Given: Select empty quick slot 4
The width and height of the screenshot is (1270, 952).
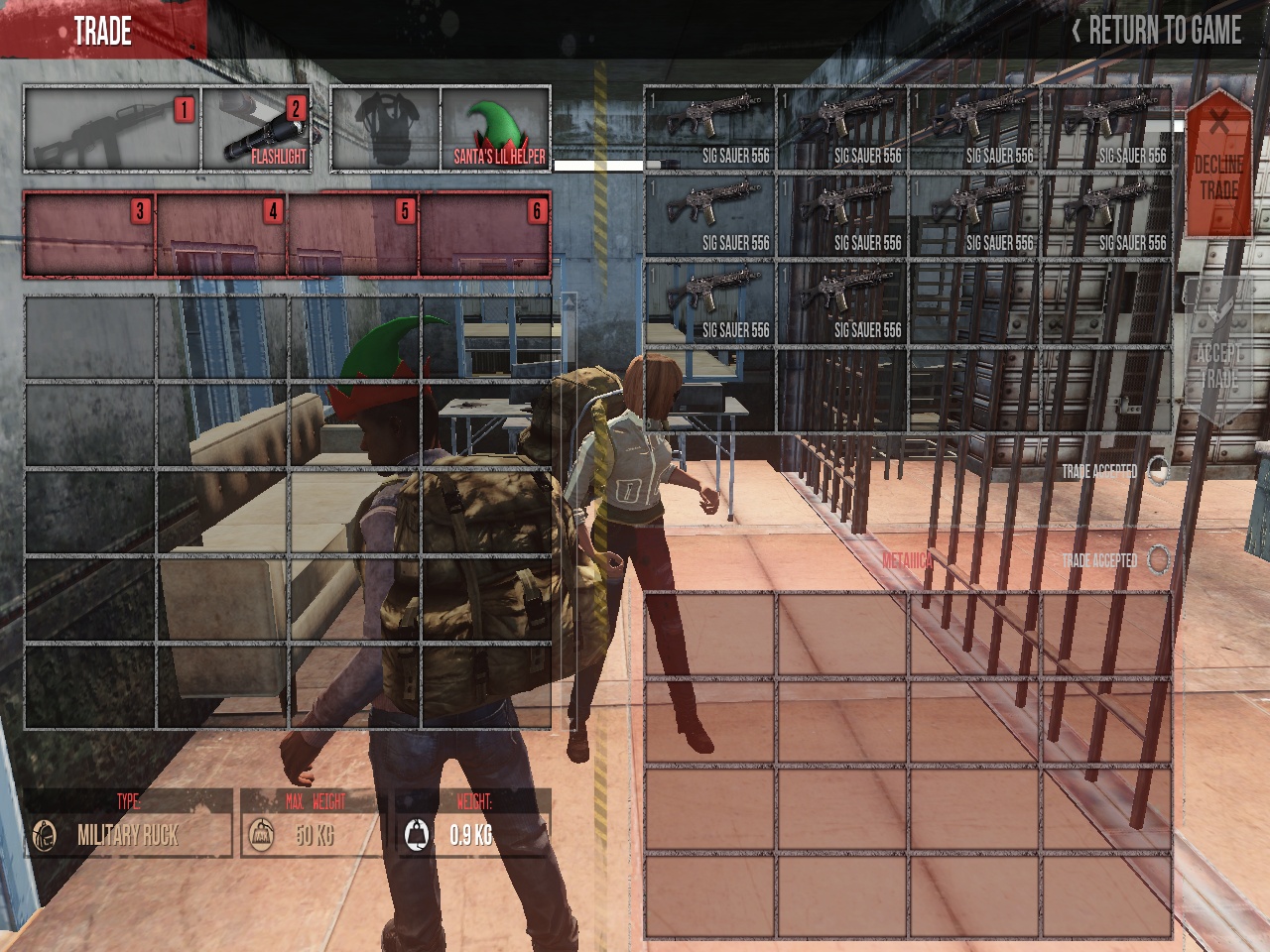Looking at the screenshot, I should pyautogui.click(x=221, y=235).
